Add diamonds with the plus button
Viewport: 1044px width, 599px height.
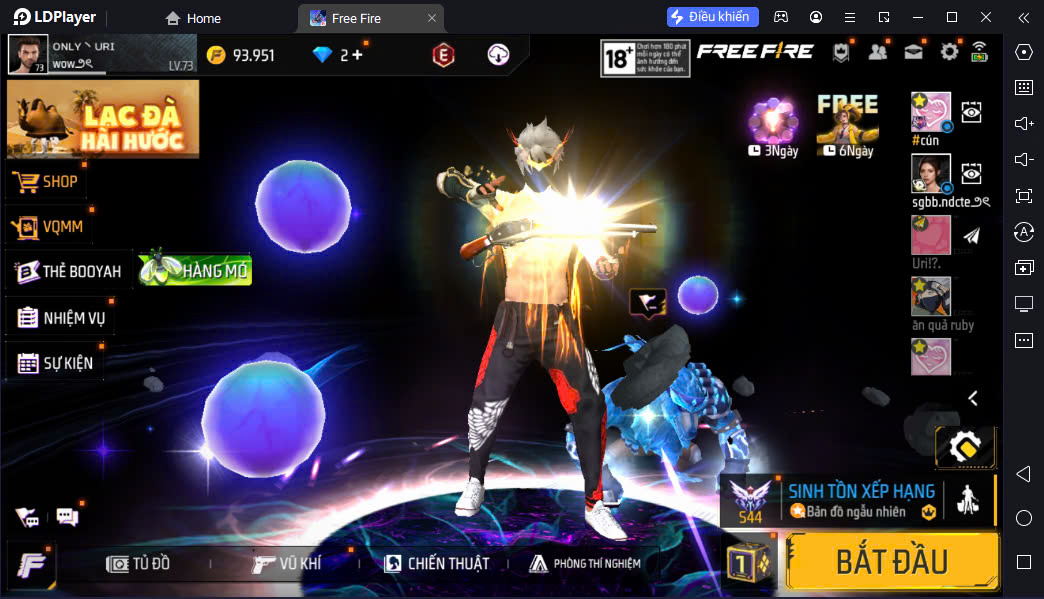coord(357,55)
